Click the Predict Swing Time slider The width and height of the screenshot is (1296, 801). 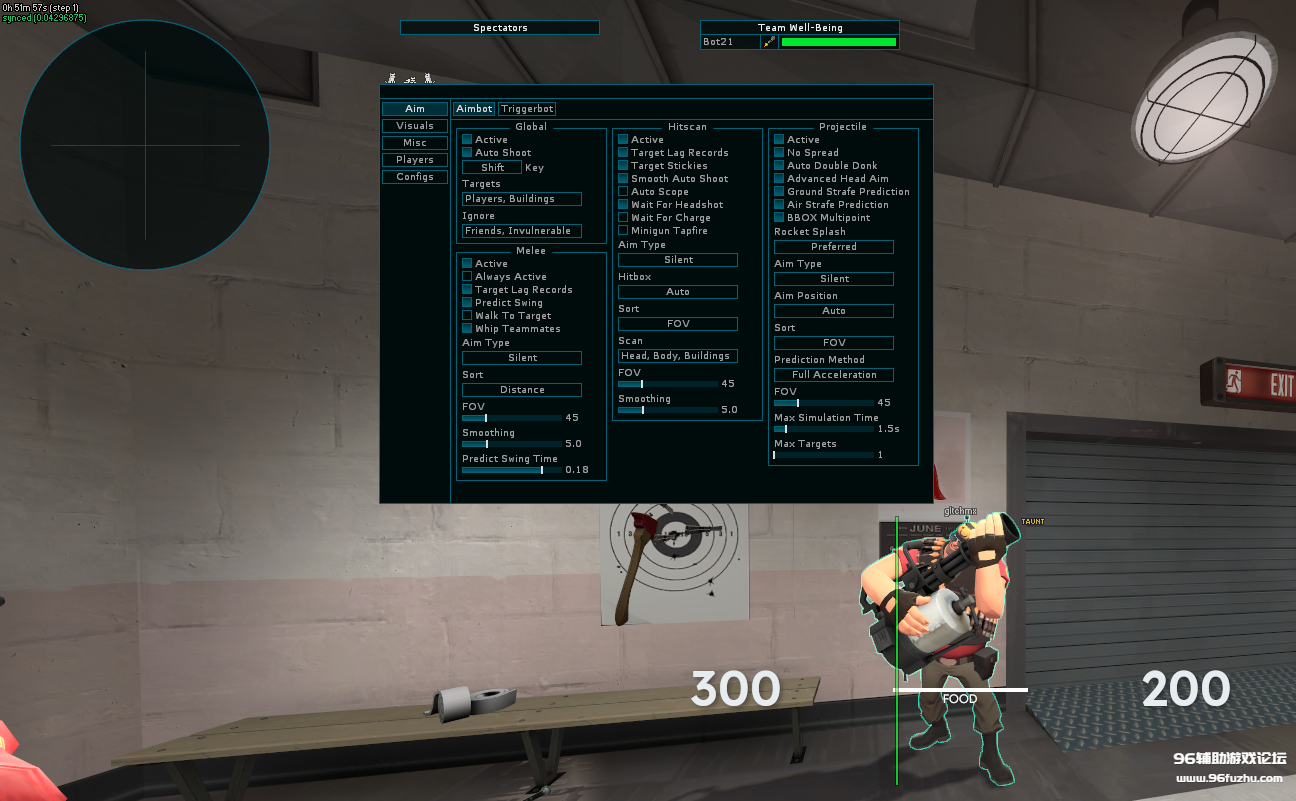coord(511,470)
